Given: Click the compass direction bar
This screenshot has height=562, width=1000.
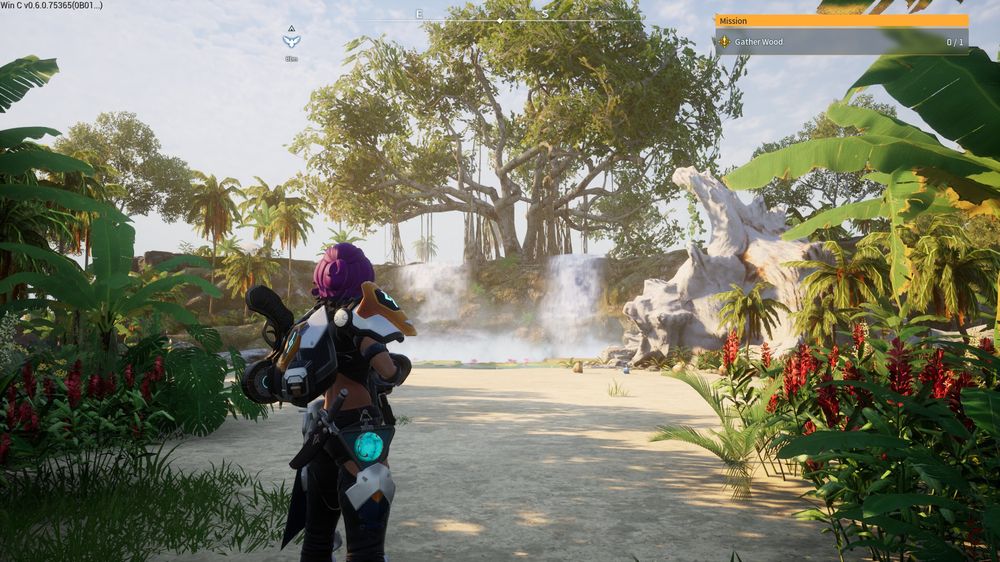Looking at the screenshot, I should [x=500, y=18].
